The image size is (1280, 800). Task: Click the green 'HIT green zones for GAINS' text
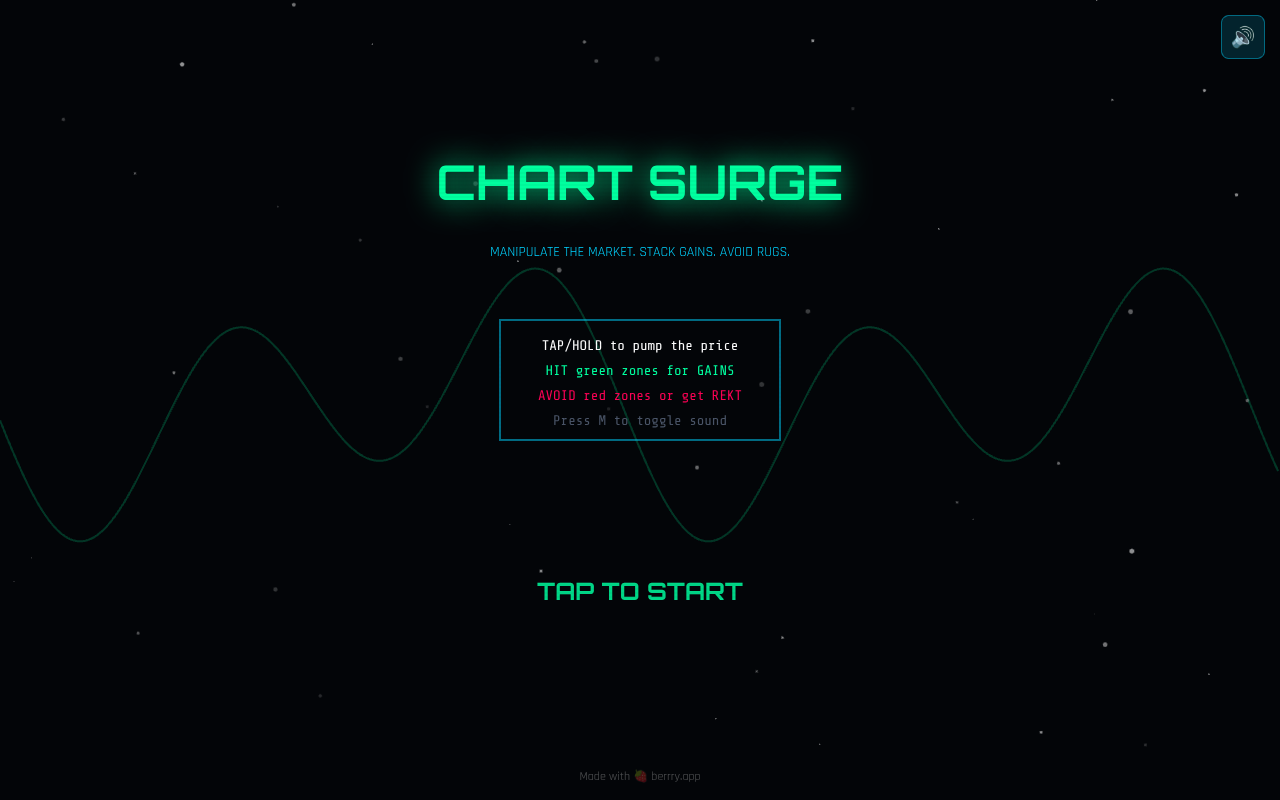pos(640,370)
